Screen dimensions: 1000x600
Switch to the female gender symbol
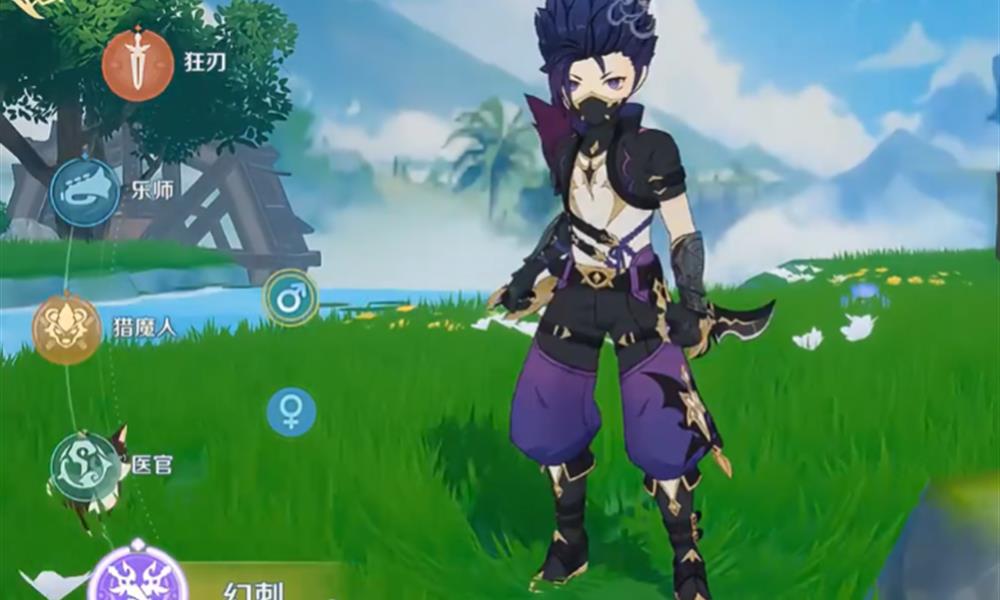coord(291,412)
